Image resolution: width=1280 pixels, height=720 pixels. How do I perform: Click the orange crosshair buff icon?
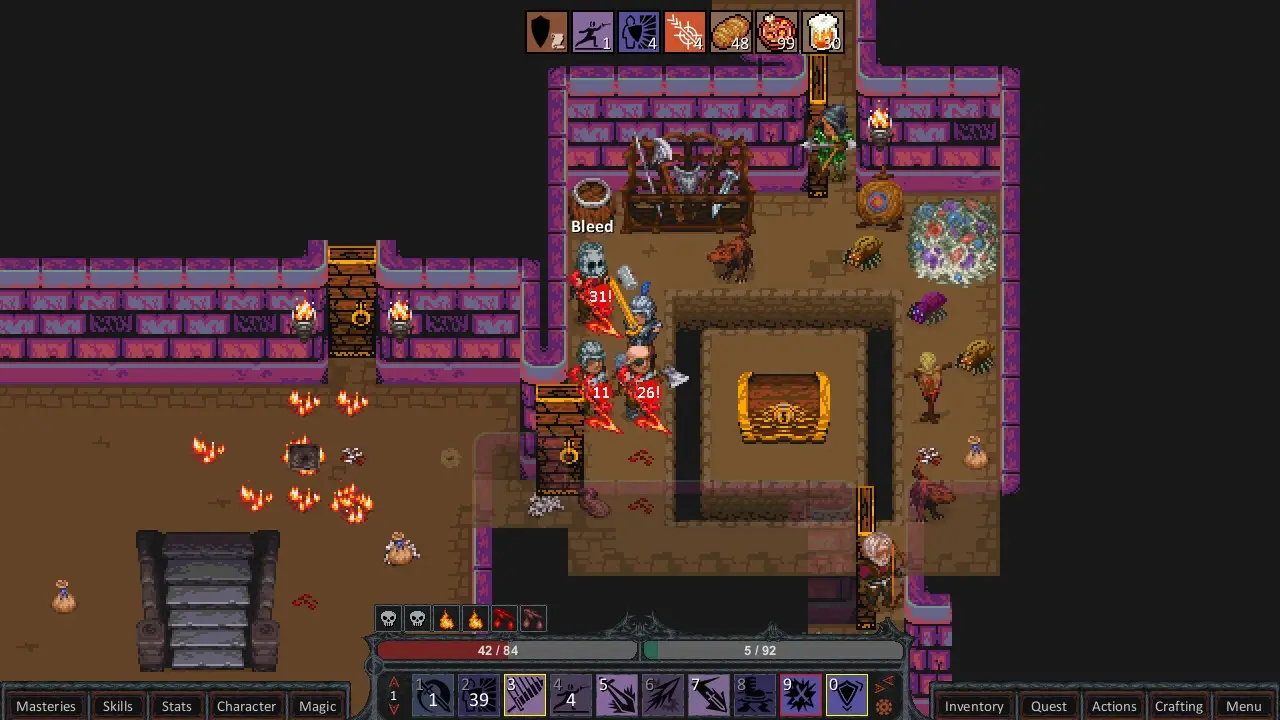tap(685, 32)
